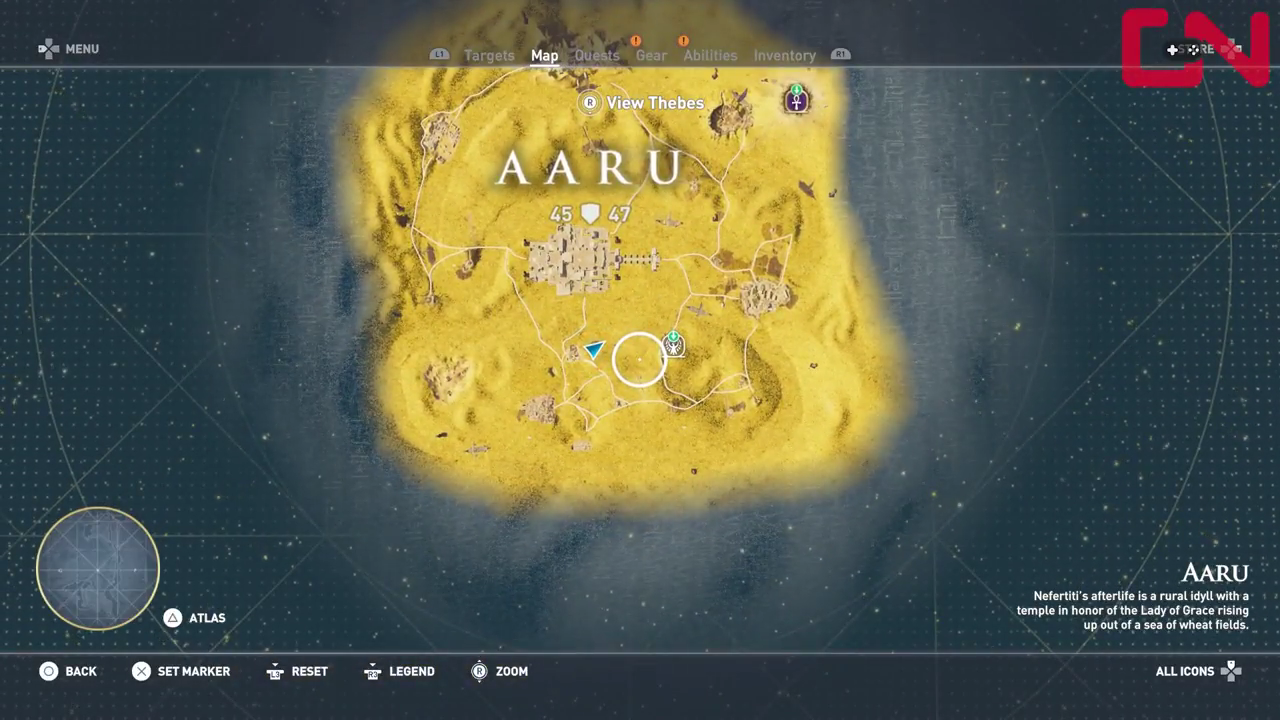
Task: Open the ATLAS minimap in the corner
Action: point(97,568)
